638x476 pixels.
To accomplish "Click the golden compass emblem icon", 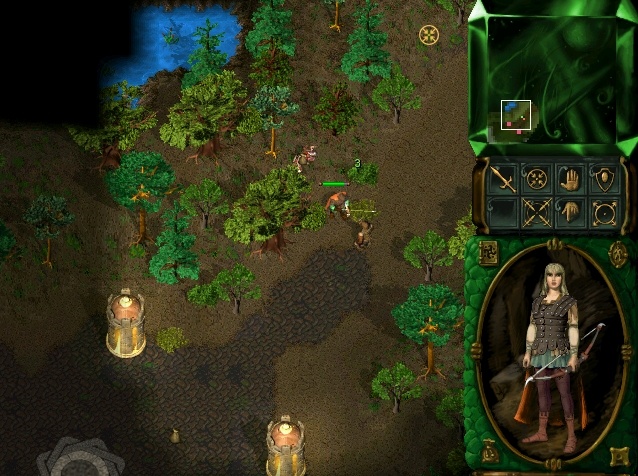I will (429, 35).
